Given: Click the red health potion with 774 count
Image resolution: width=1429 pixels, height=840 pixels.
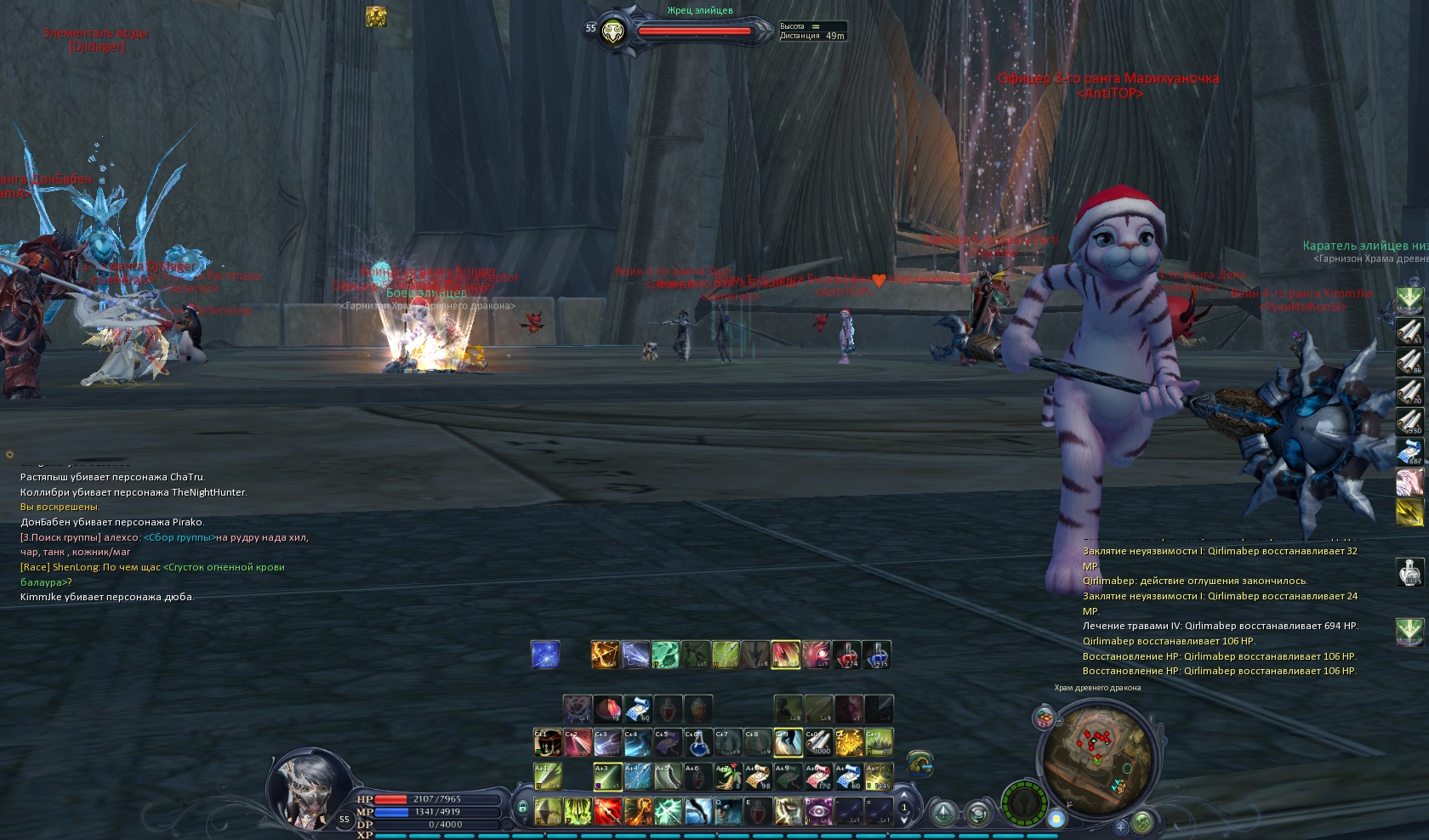Looking at the screenshot, I should [846, 655].
